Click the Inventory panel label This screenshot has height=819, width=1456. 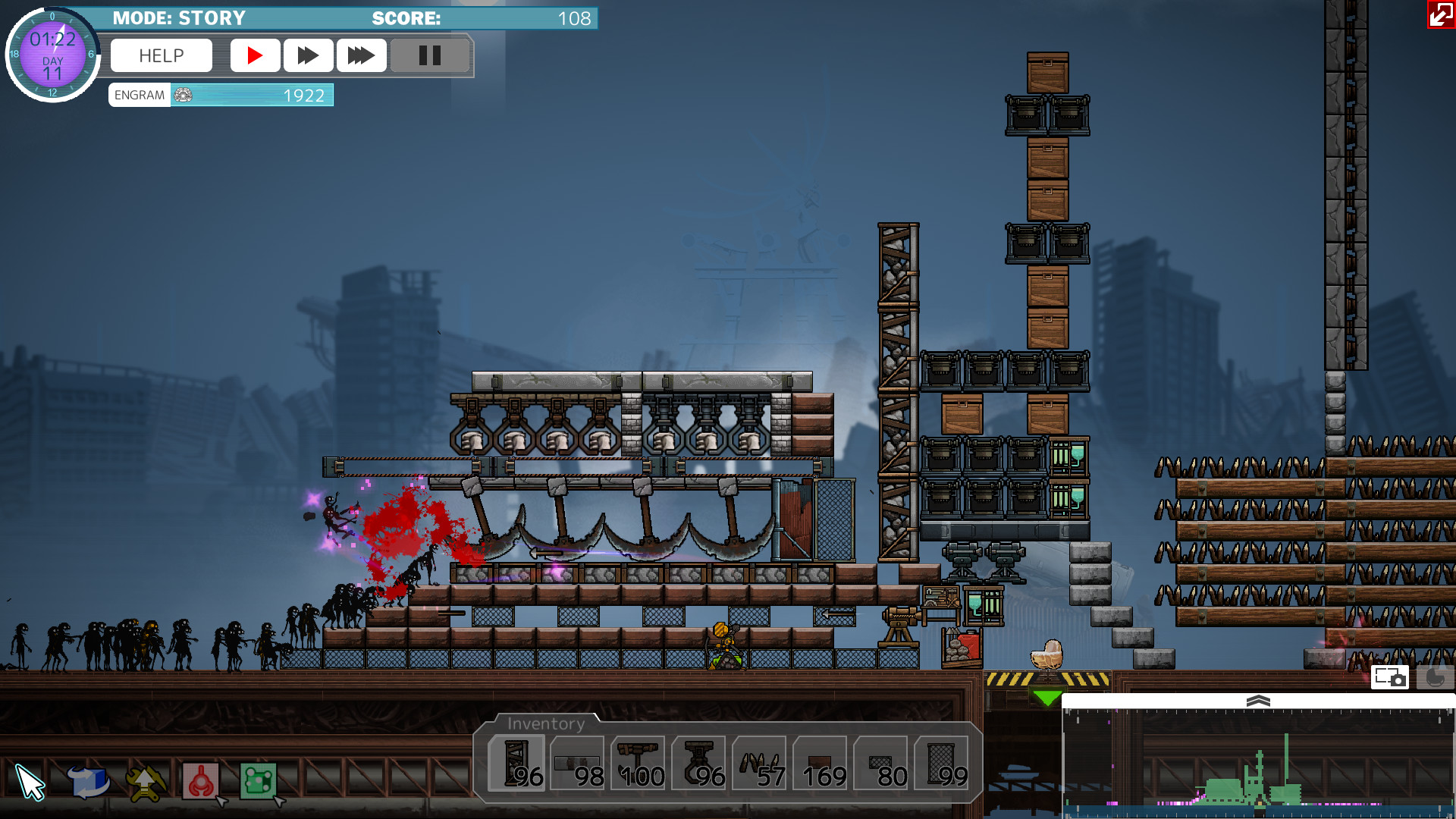point(546,723)
